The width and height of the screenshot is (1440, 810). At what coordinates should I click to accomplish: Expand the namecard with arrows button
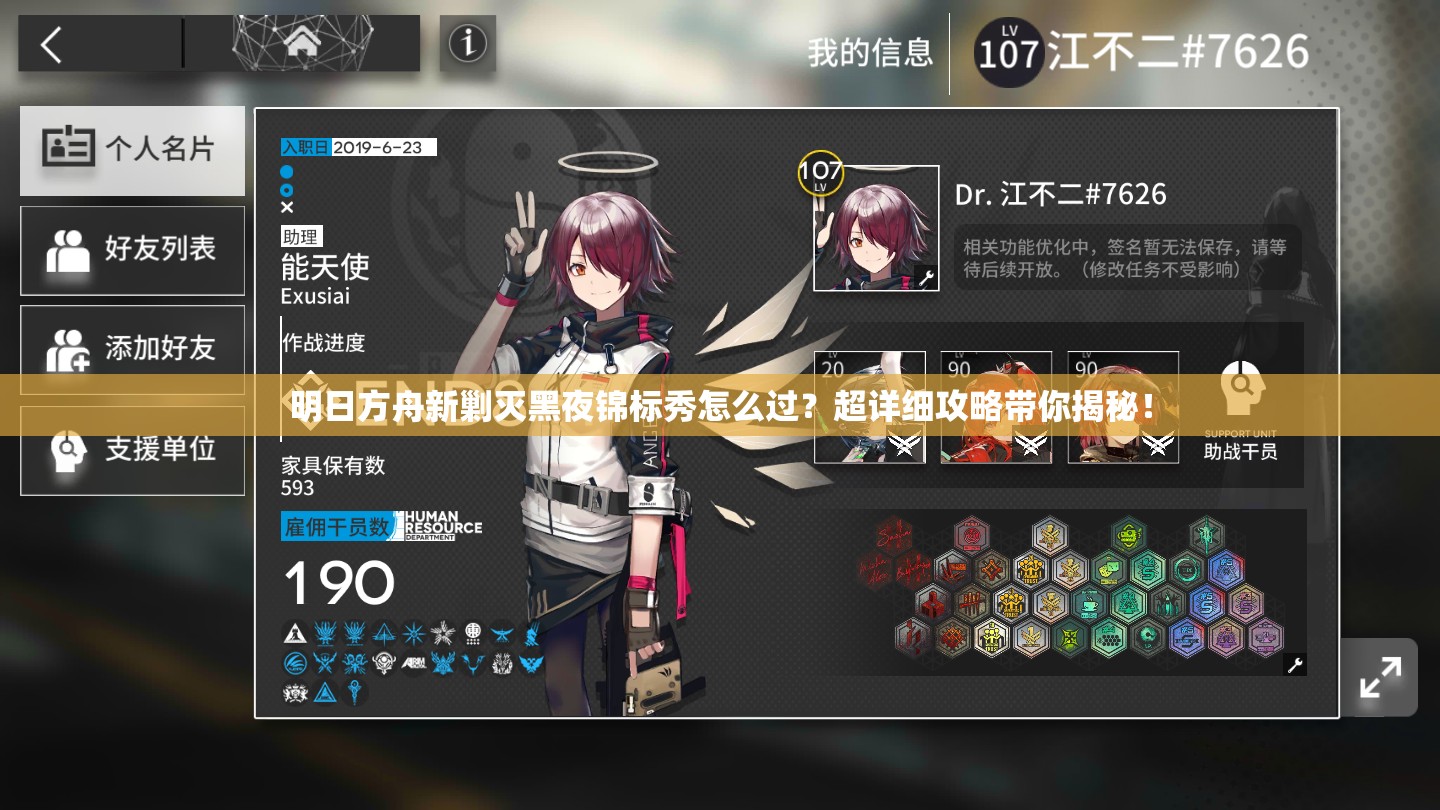pyautogui.click(x=1380, y=677)
